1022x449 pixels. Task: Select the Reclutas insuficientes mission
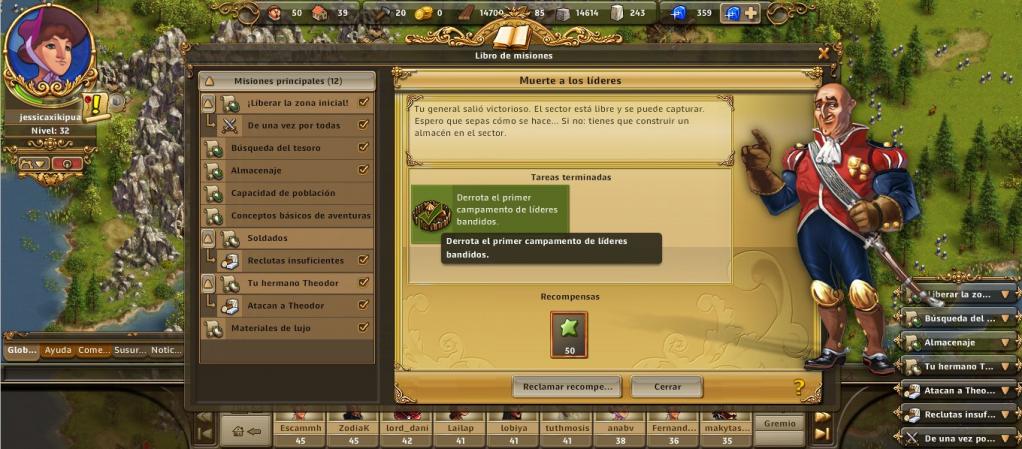click(x=295, y=260)
